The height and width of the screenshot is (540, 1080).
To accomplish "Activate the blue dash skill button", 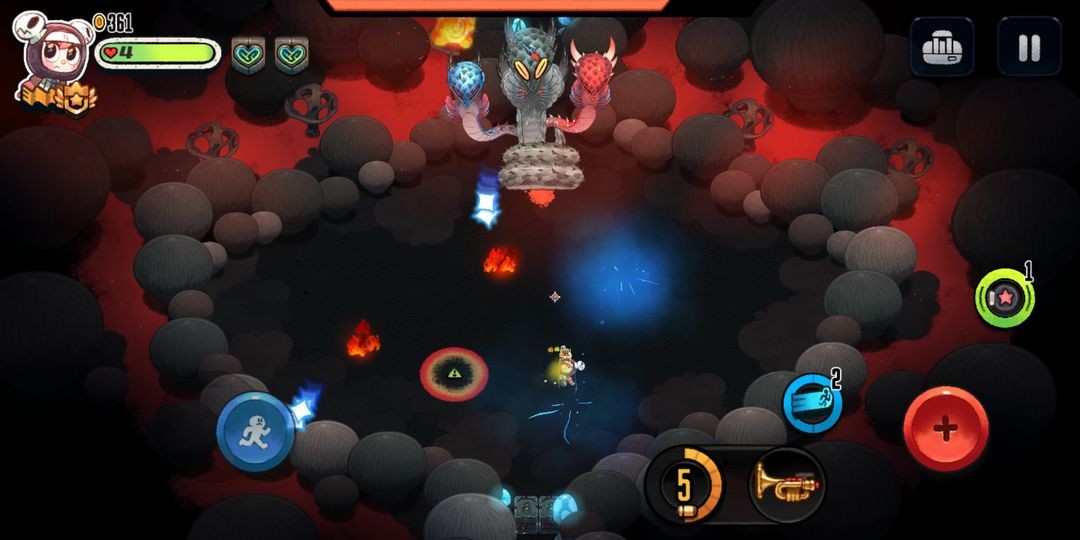I will point(811,402).
